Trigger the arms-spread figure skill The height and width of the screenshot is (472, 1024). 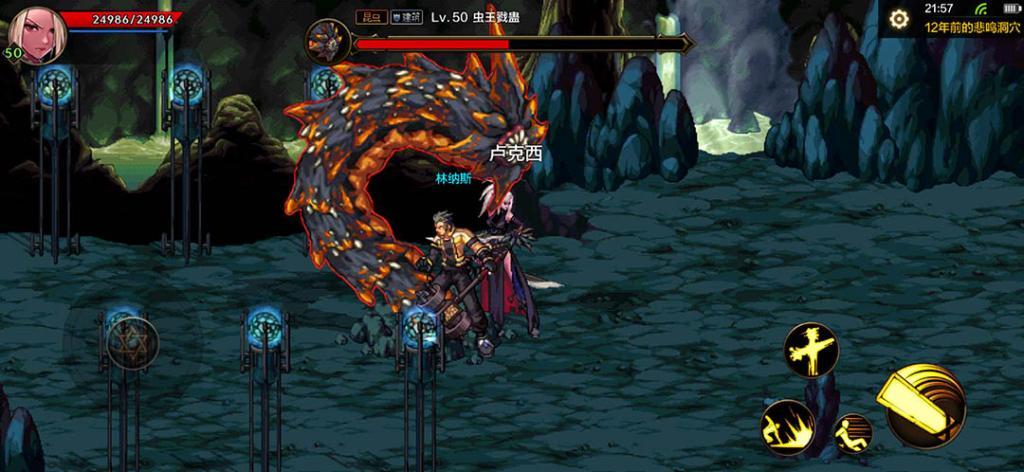point(810,349)
